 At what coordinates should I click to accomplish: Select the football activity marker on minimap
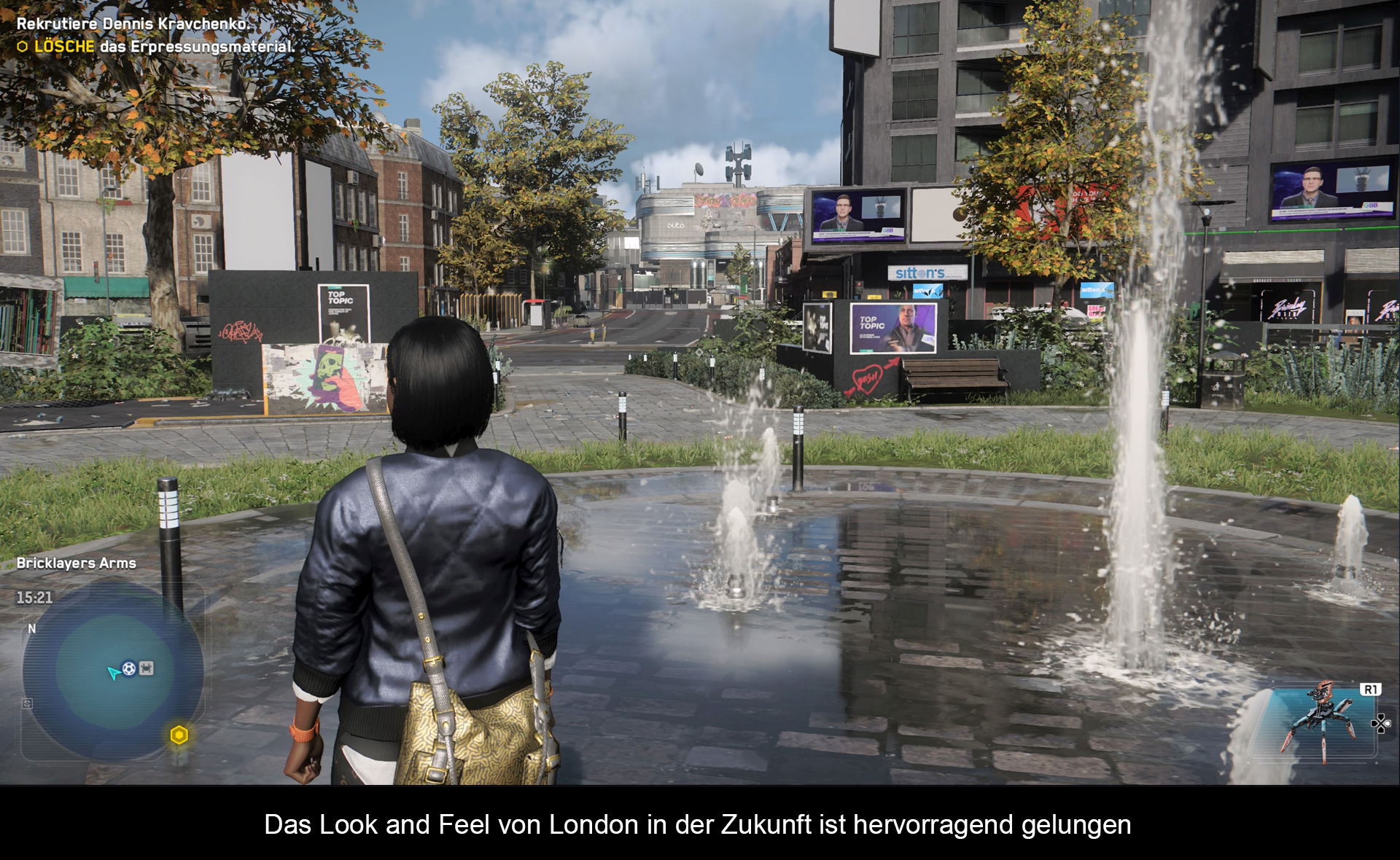coord(129,668)
